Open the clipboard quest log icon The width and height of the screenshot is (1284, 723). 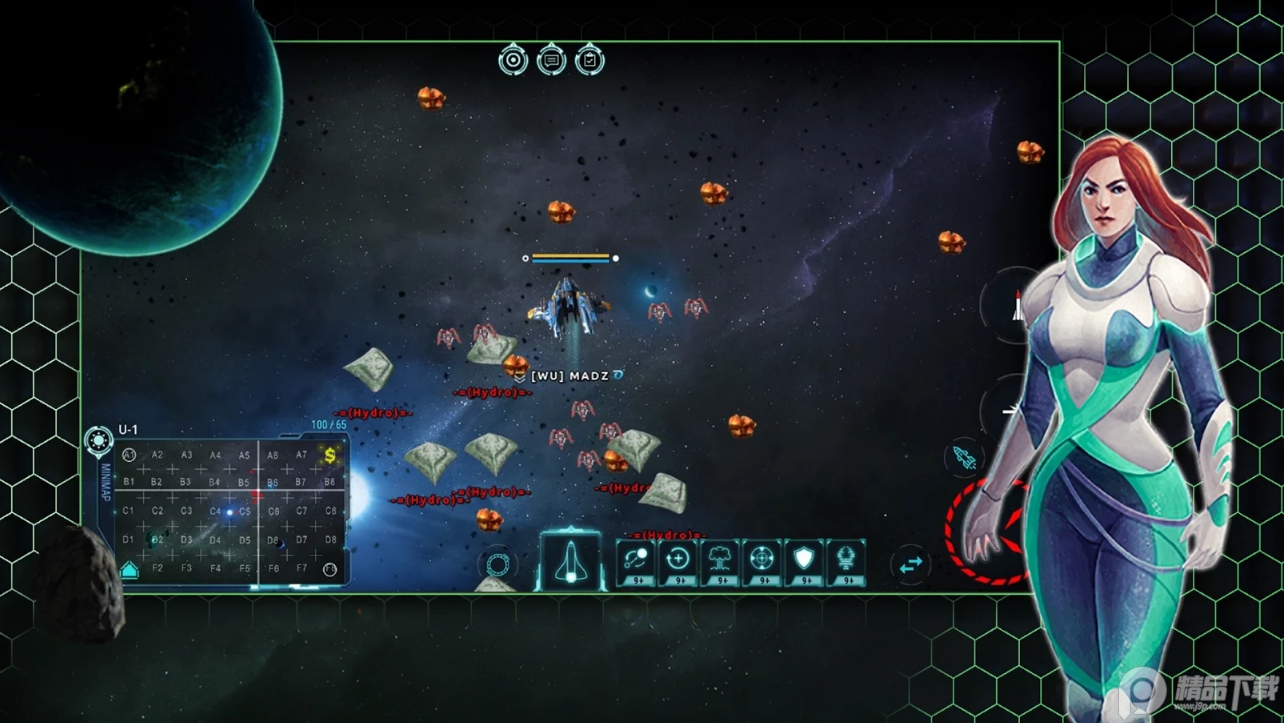[x=589, y=60]
